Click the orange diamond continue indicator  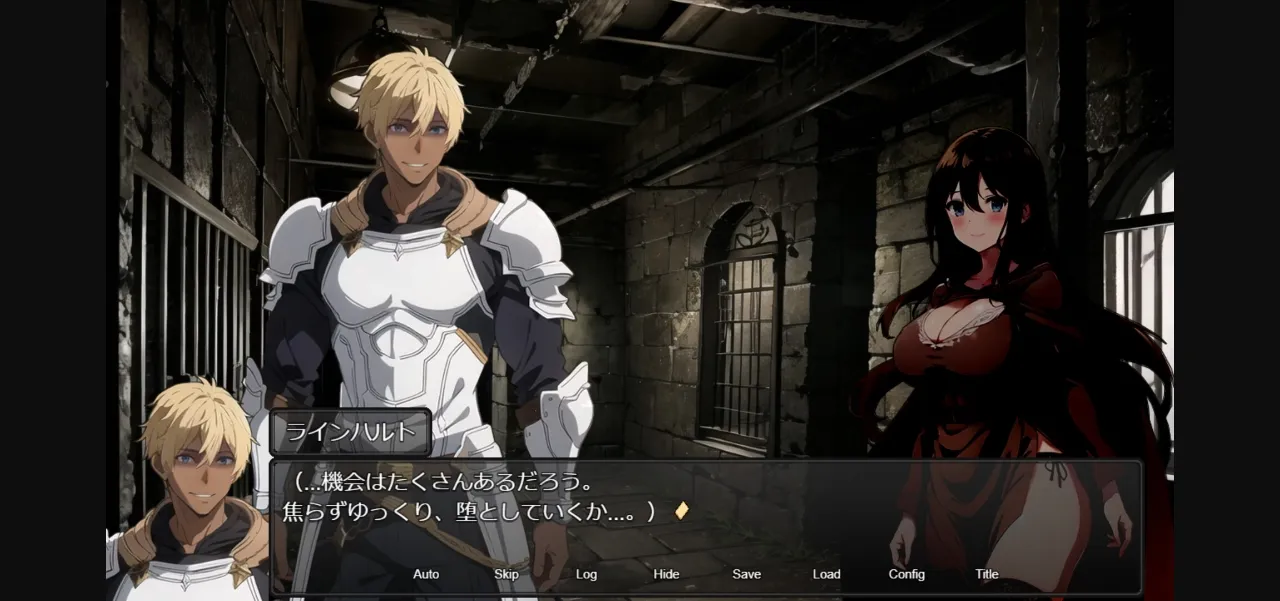click(681, 510)
